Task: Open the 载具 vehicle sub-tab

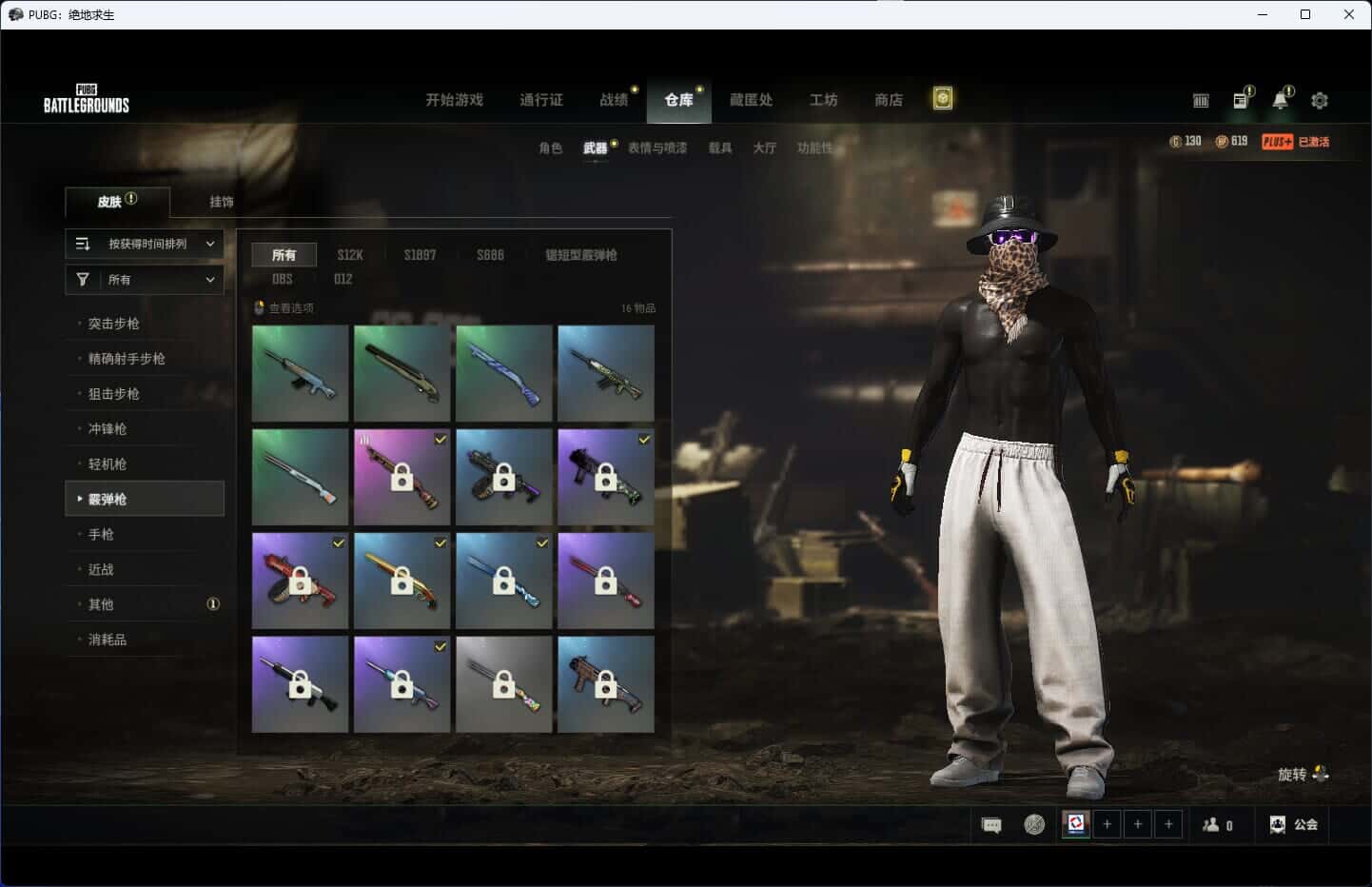Action: click(719, 148)
